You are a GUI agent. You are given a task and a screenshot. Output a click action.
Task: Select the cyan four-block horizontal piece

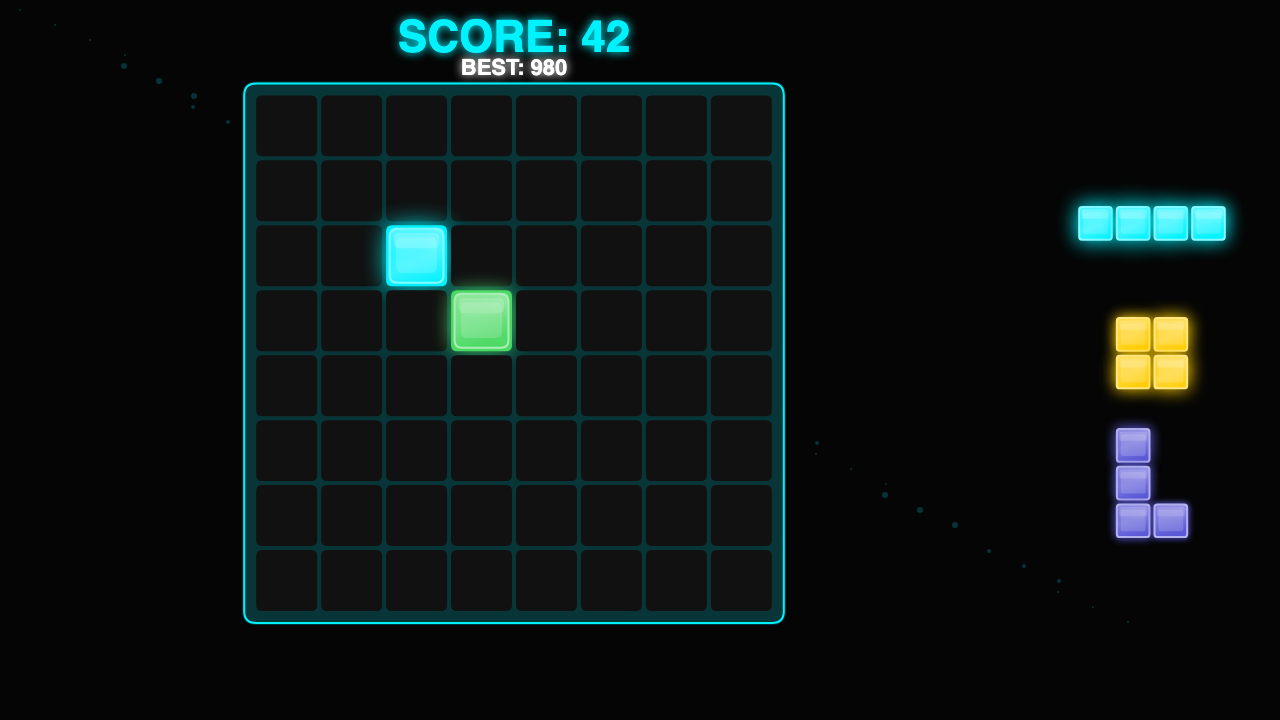coord(1151,223)
